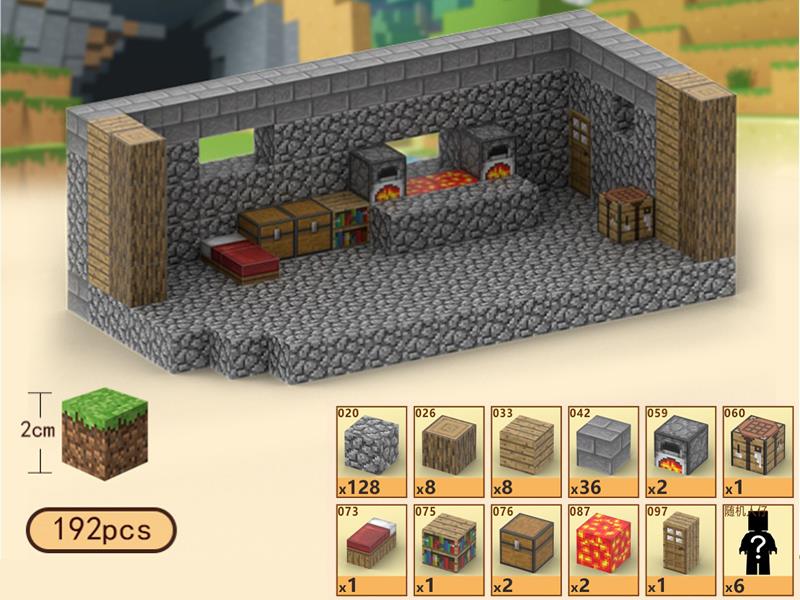Choose the oak log block tile 026
Screen dimensions: 800x600
[x=447, y=452]
